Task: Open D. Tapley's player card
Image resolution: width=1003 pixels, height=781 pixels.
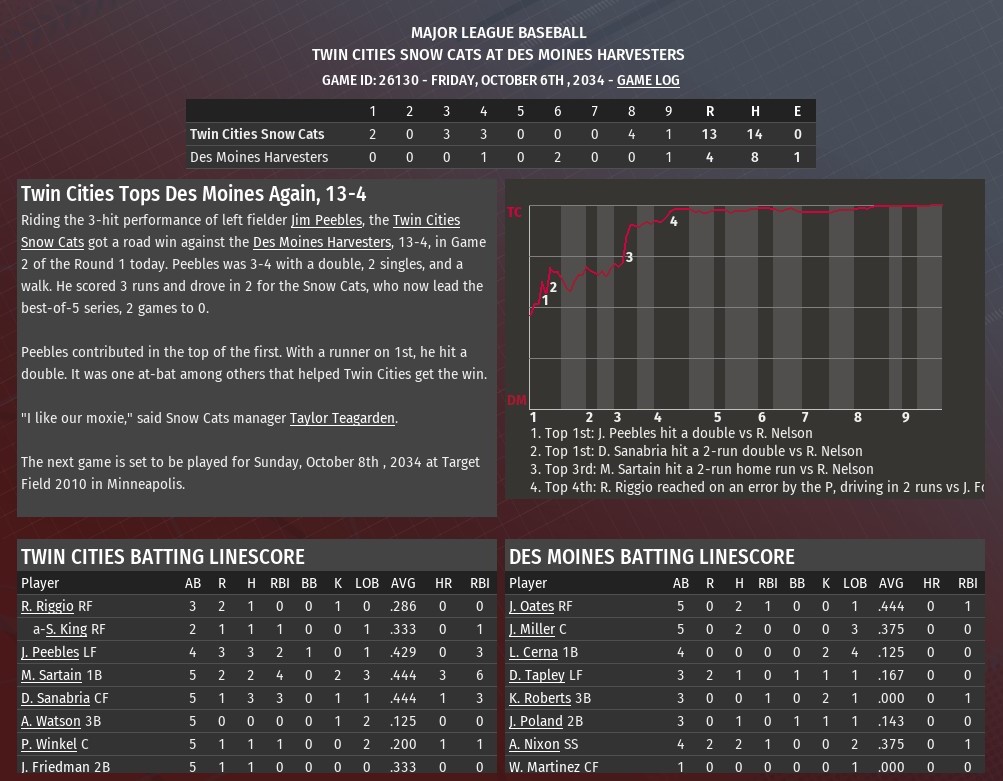Action: tap(537, 675)
